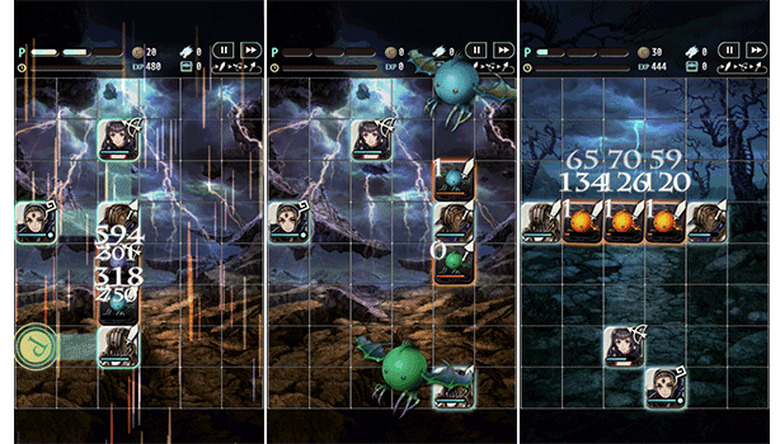780x444 pixels.
Task: Tap the green circular emblem token
Action: point(36,346)
